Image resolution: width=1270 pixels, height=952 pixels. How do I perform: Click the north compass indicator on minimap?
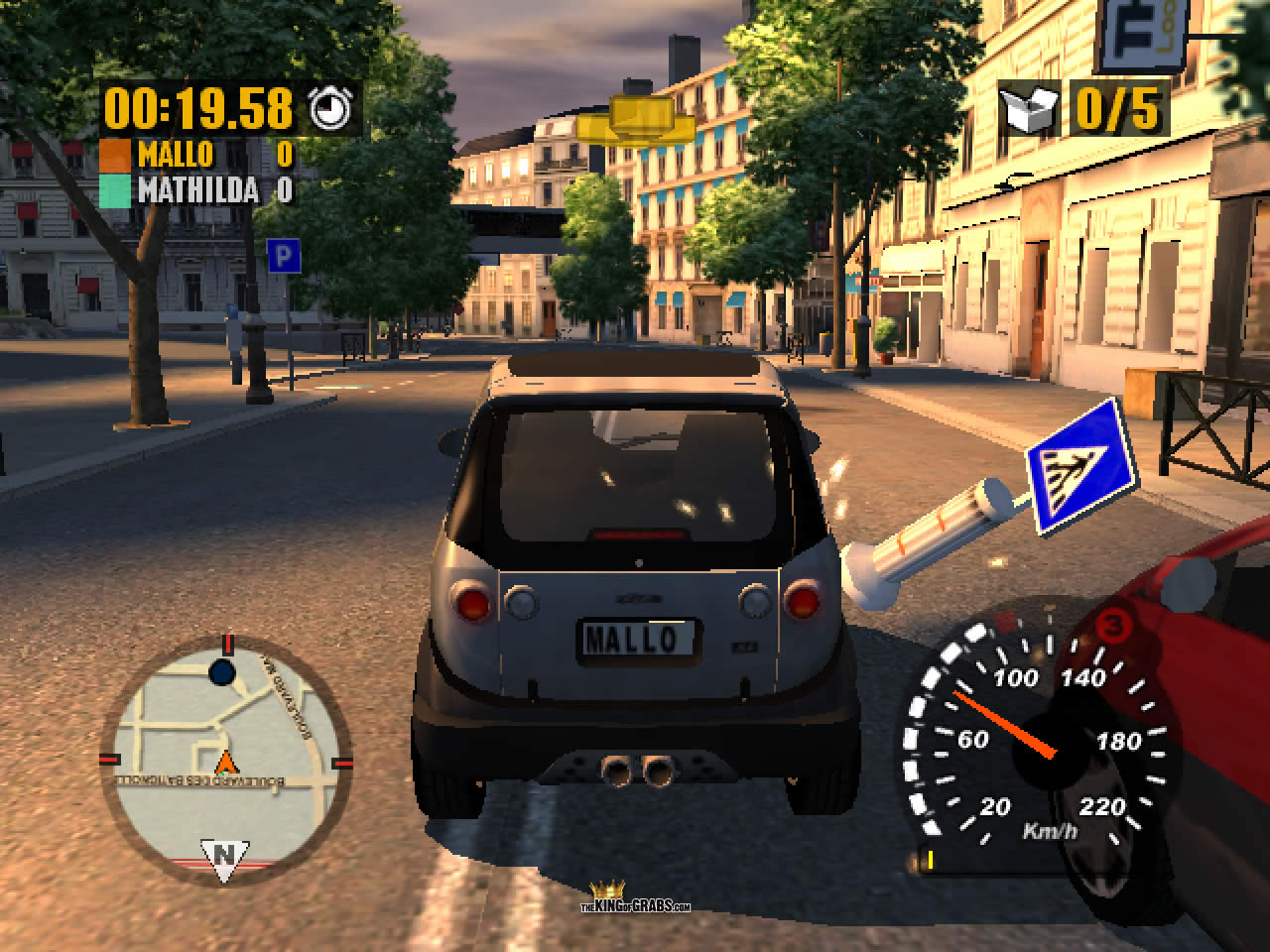[224, 855]
